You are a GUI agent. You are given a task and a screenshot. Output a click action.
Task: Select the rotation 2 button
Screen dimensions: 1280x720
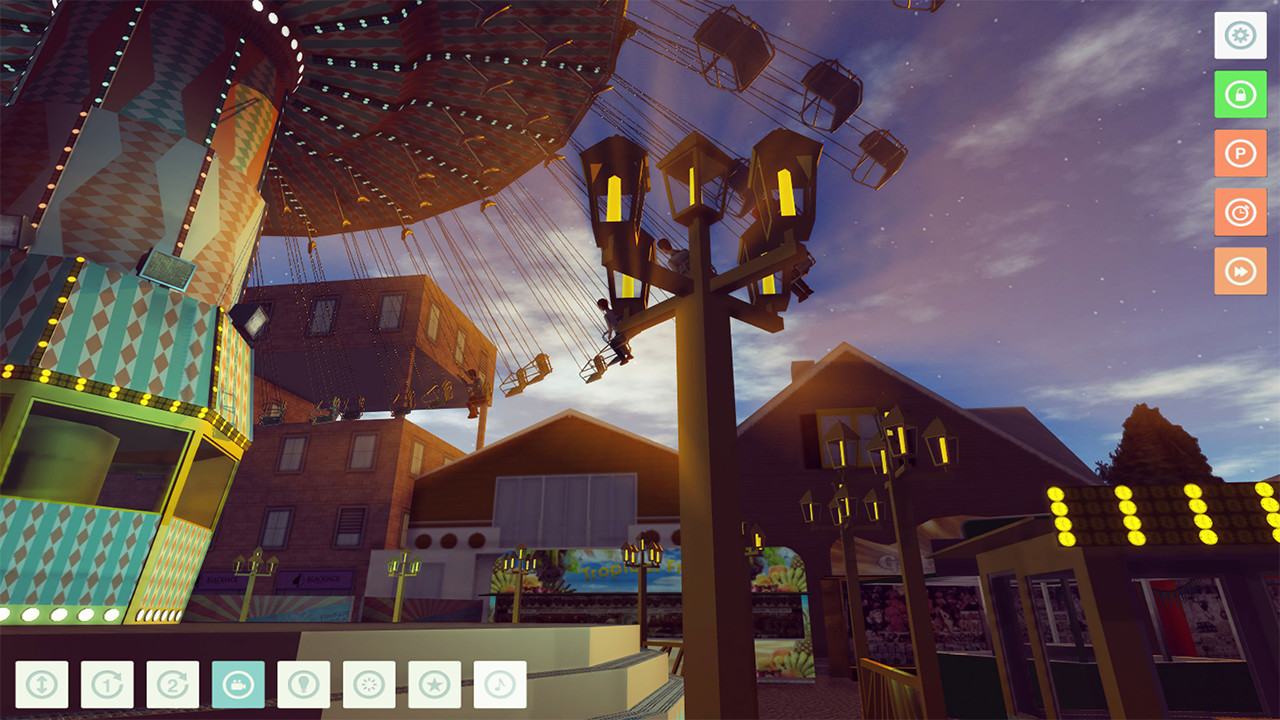point(173,685)
